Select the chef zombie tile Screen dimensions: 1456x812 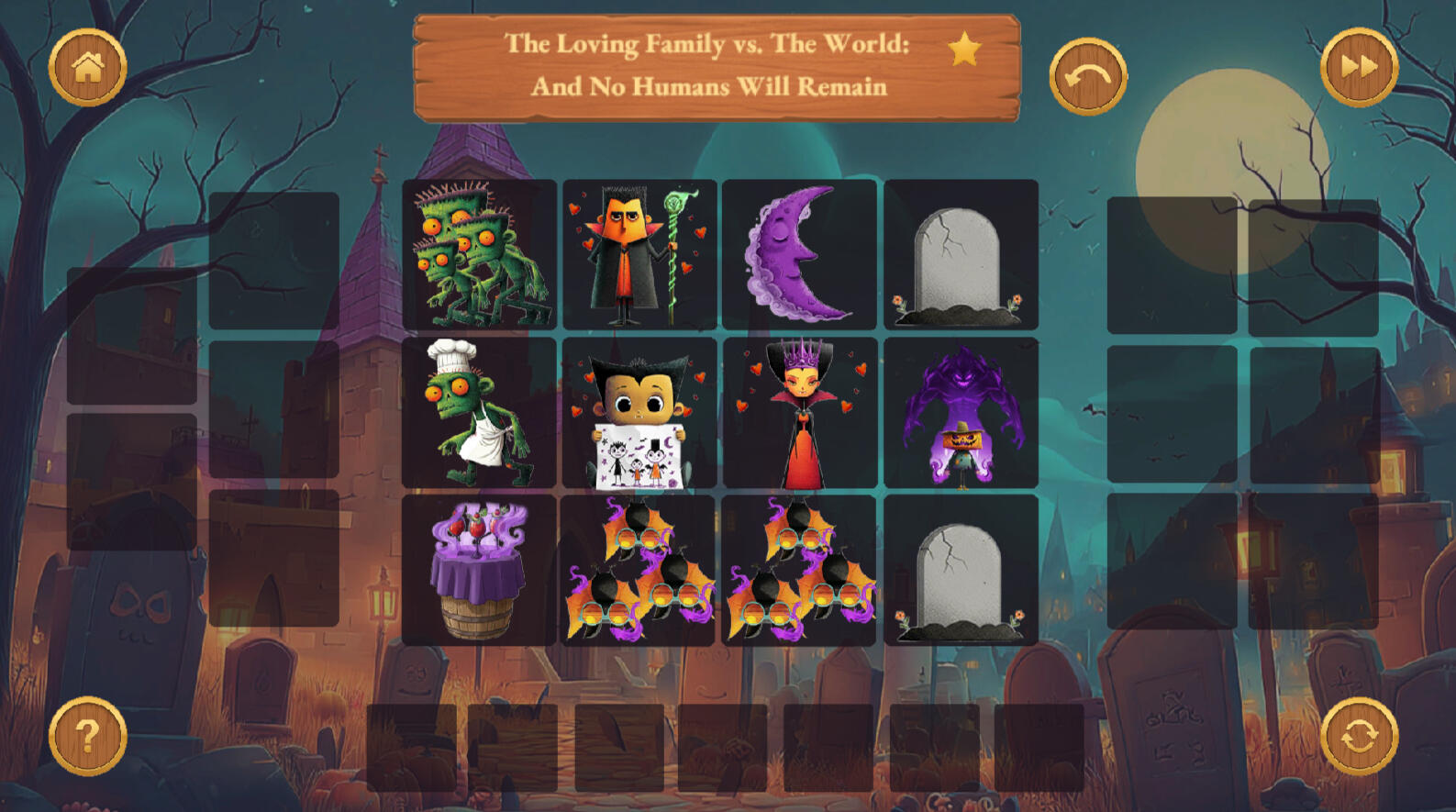479,413
